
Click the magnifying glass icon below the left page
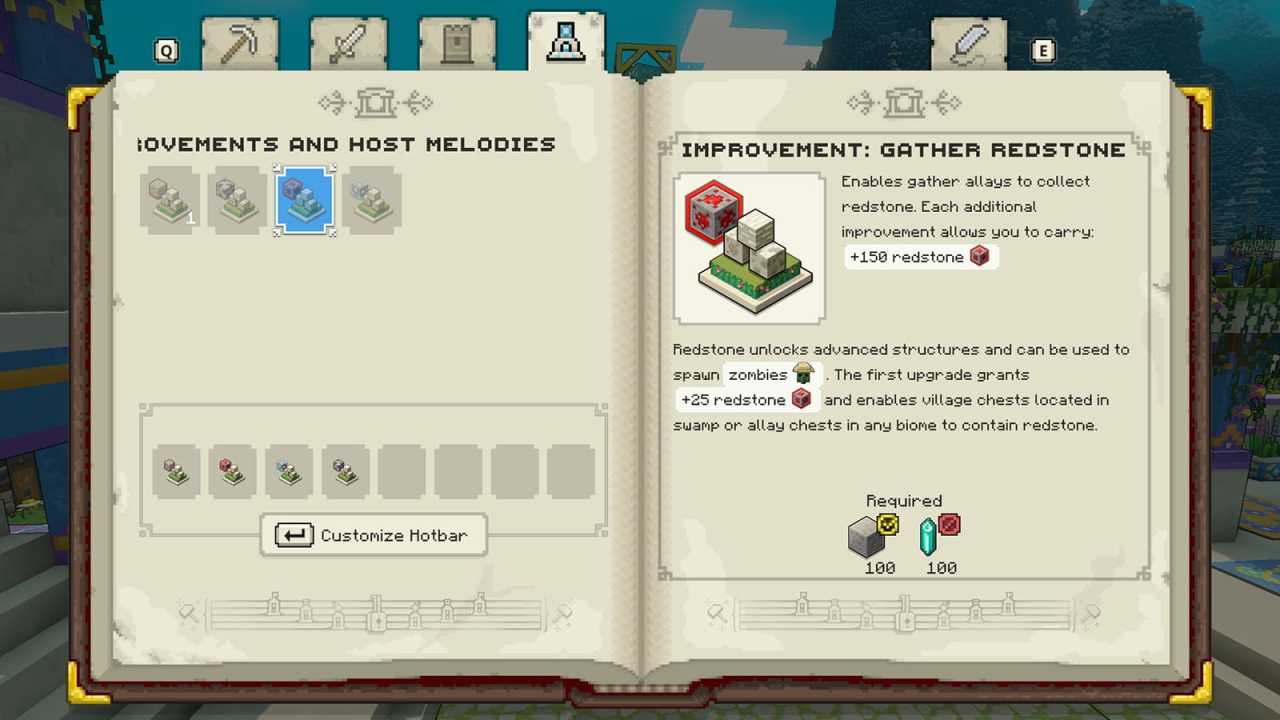188,612
